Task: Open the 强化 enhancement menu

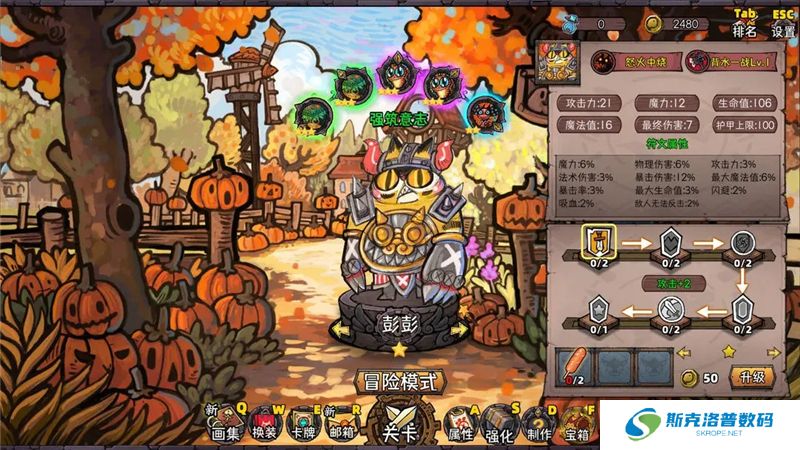Action: (498, 426)
